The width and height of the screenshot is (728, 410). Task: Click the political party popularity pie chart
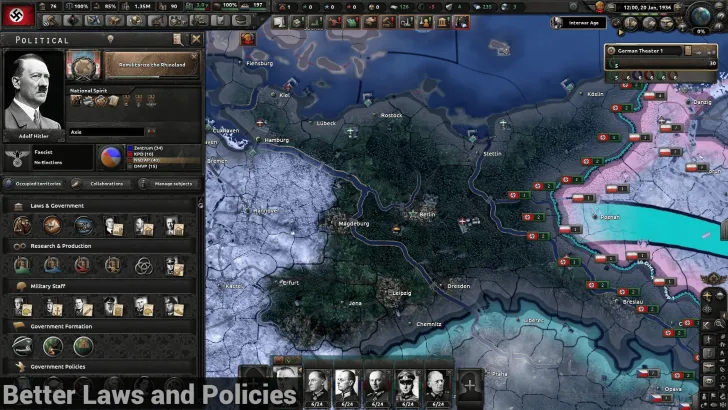point(110,157)
